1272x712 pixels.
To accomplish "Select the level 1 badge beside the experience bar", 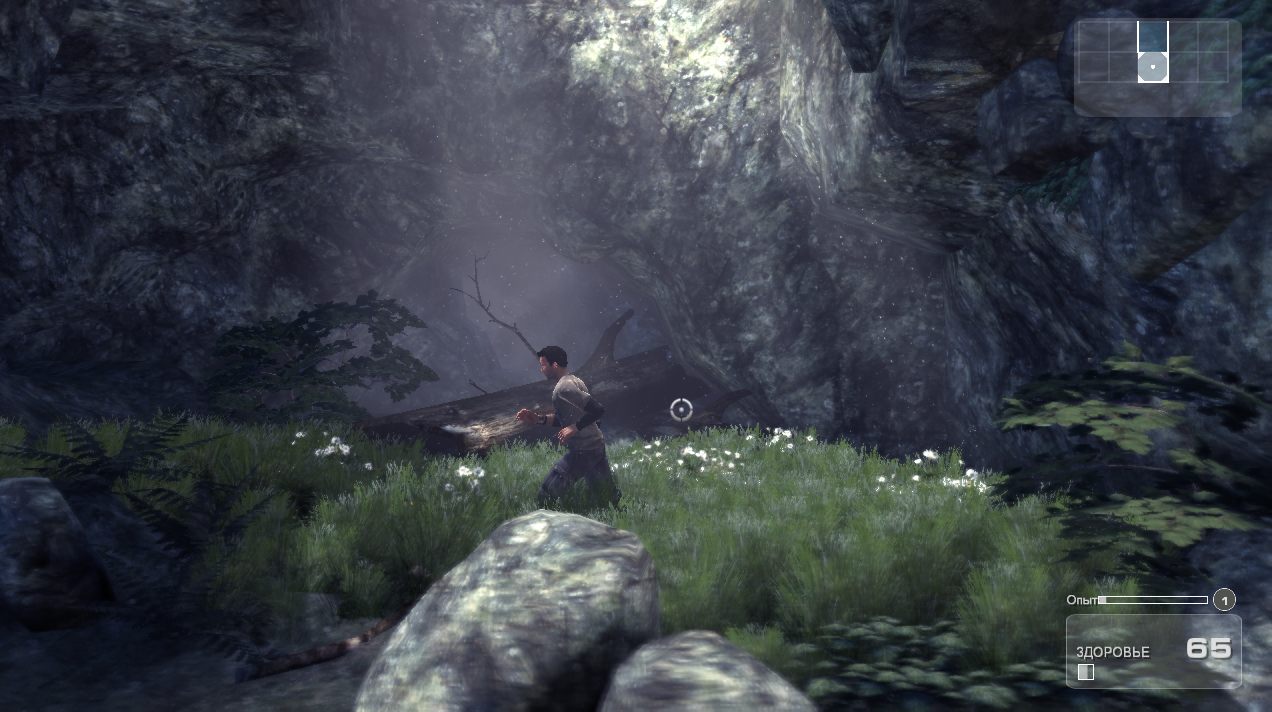I will pyautogui.click(x=1224, y=600).
